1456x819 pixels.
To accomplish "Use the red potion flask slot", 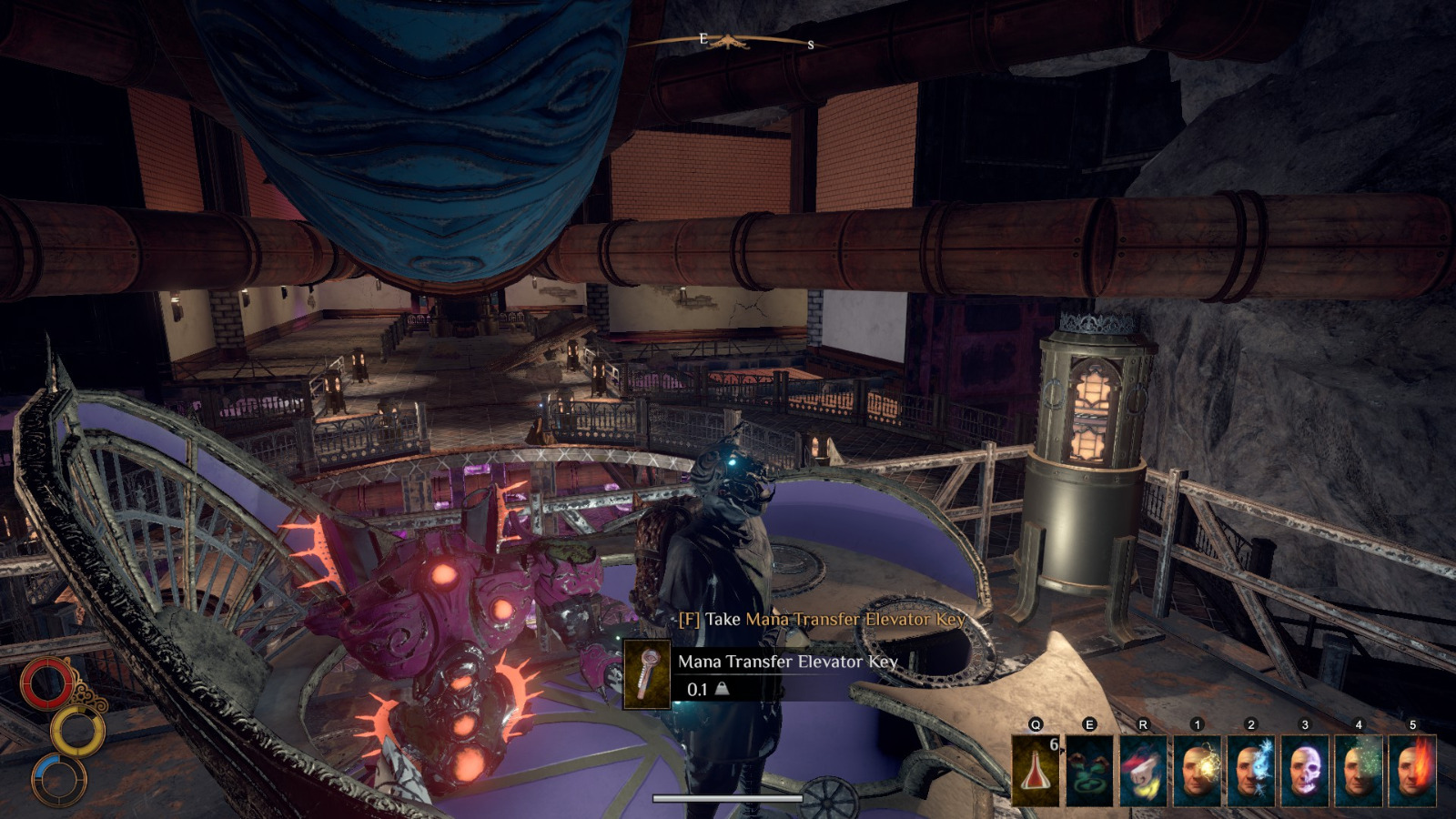I will (1036, 770).
